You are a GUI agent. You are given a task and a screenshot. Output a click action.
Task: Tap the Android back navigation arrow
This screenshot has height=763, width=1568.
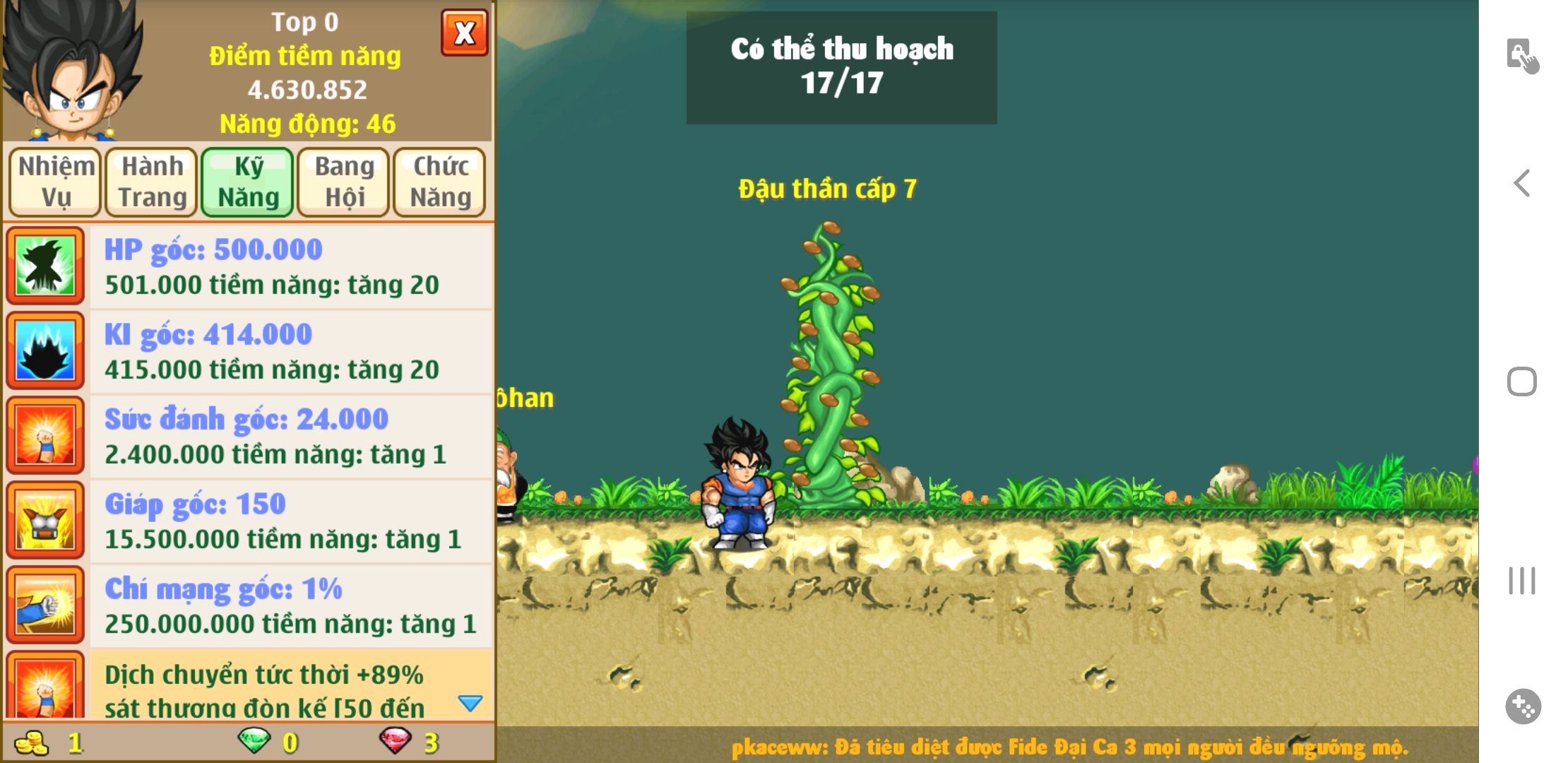tap(1522, 183)
